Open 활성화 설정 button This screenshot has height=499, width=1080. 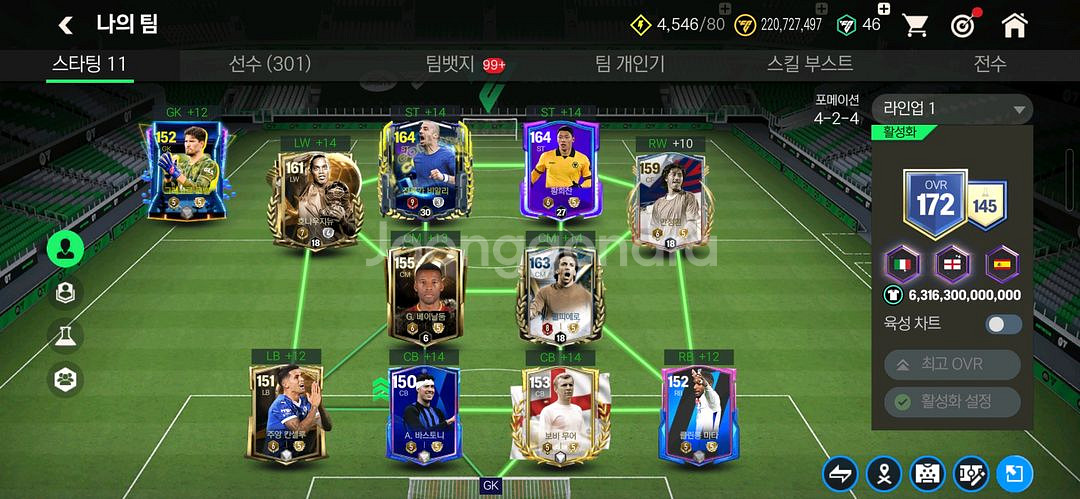(x=951, y=402)
